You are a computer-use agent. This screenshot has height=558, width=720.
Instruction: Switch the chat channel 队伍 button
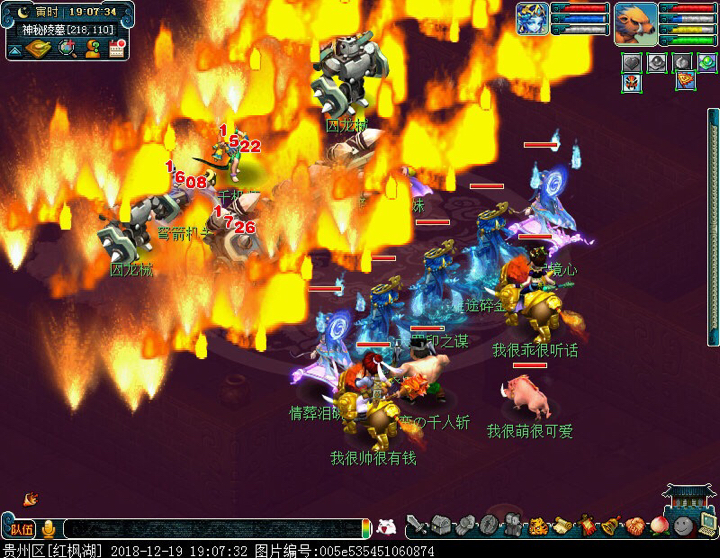click(x=20, y=529)
